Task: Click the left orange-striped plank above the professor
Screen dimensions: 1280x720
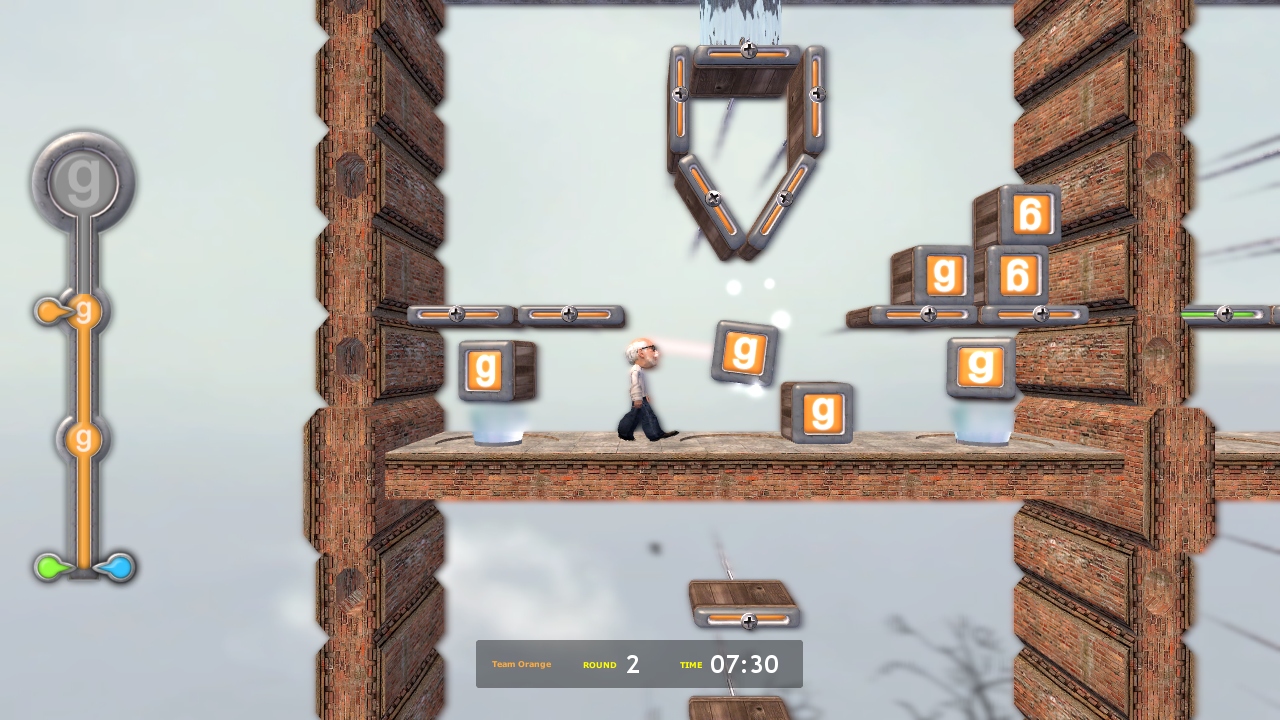Action: pyautogui.click(x=458, y=314)
